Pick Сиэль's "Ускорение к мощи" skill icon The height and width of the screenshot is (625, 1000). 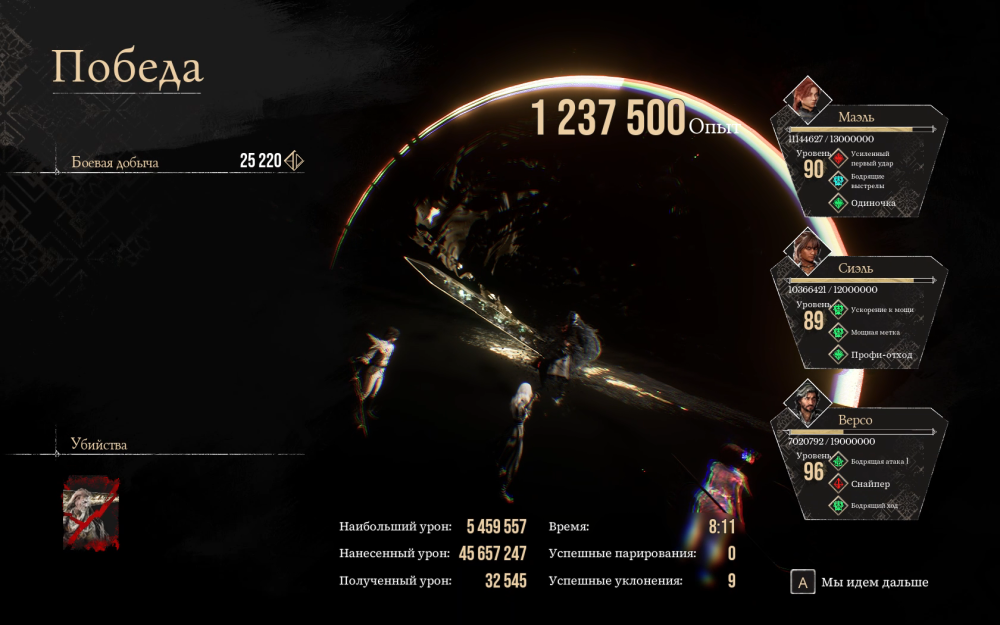point(838,310)
